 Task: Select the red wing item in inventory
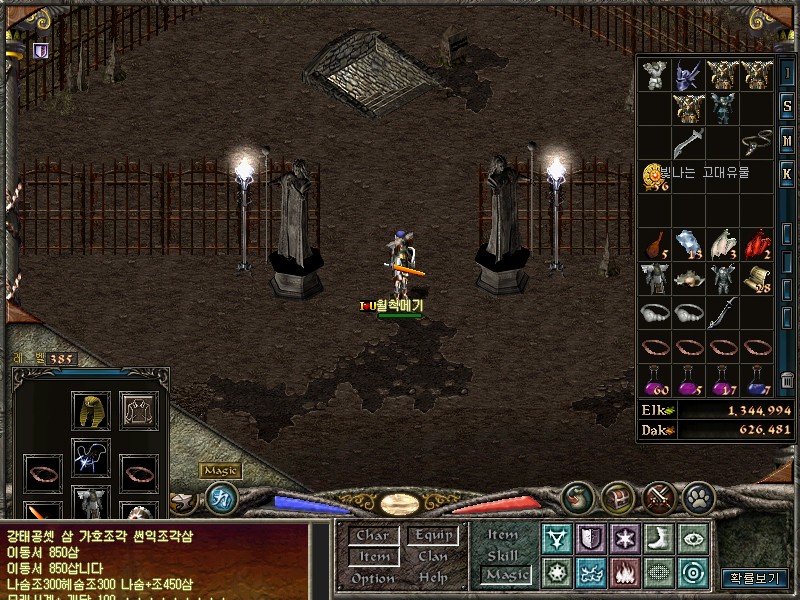coord(757,243)
